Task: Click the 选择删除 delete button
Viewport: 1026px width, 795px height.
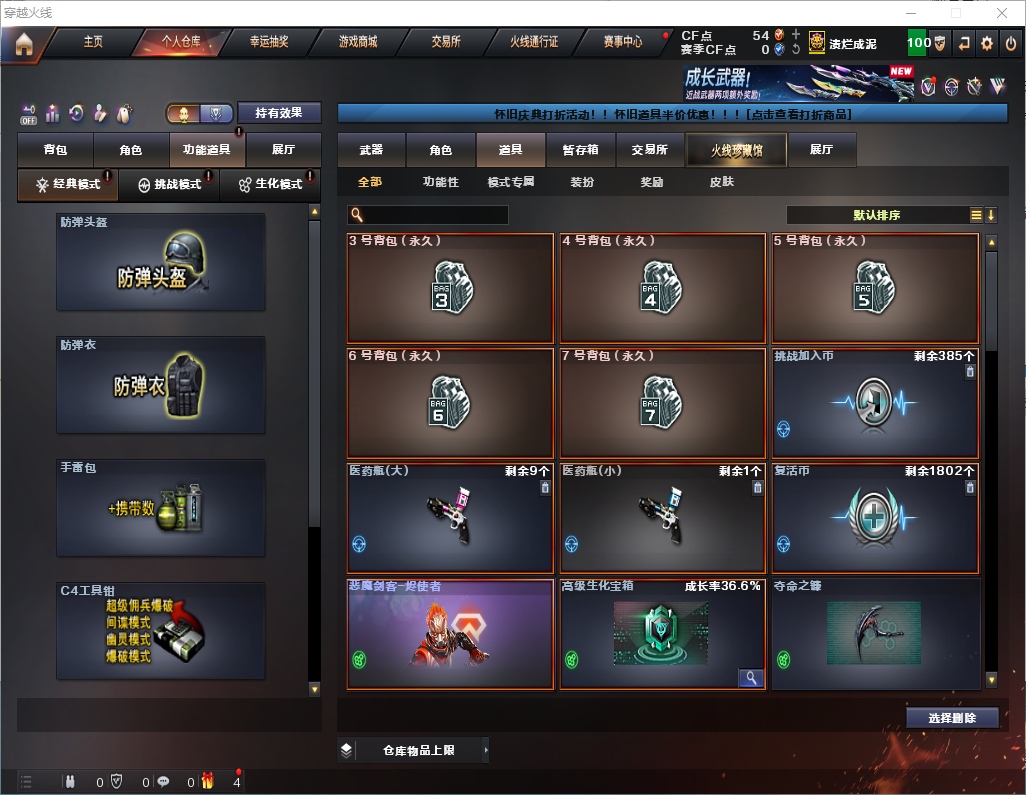Action: 952,718
